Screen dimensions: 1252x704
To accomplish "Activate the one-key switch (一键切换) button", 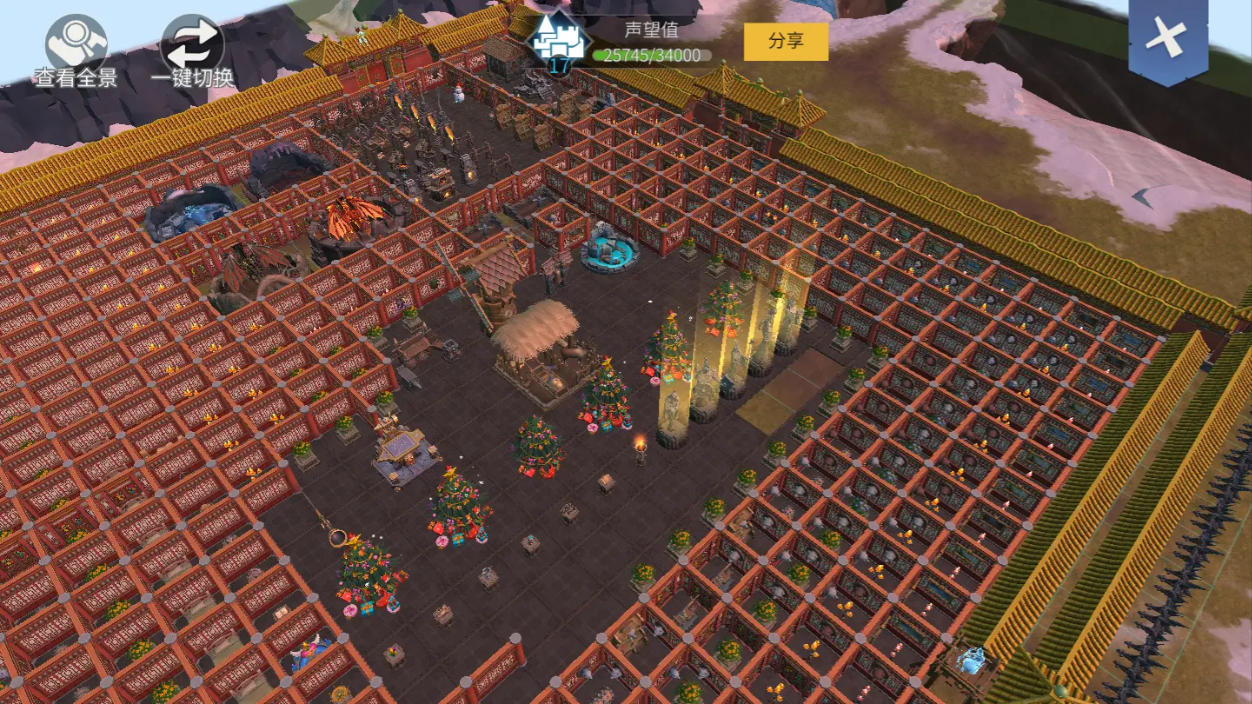I will [x=192, y=46].
